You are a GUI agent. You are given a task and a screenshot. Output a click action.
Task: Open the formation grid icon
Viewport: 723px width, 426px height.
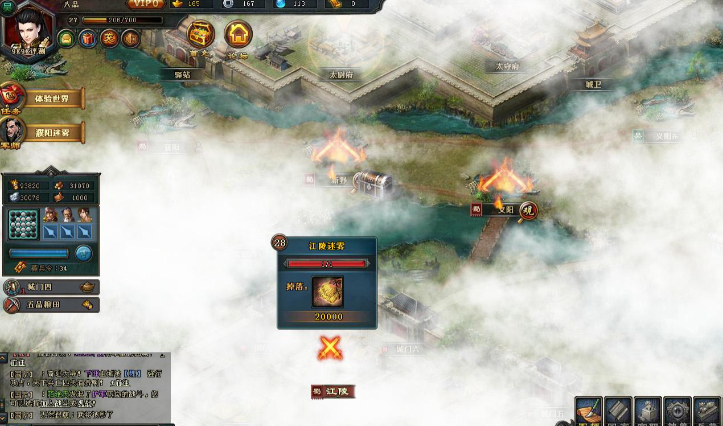(22, 224)
